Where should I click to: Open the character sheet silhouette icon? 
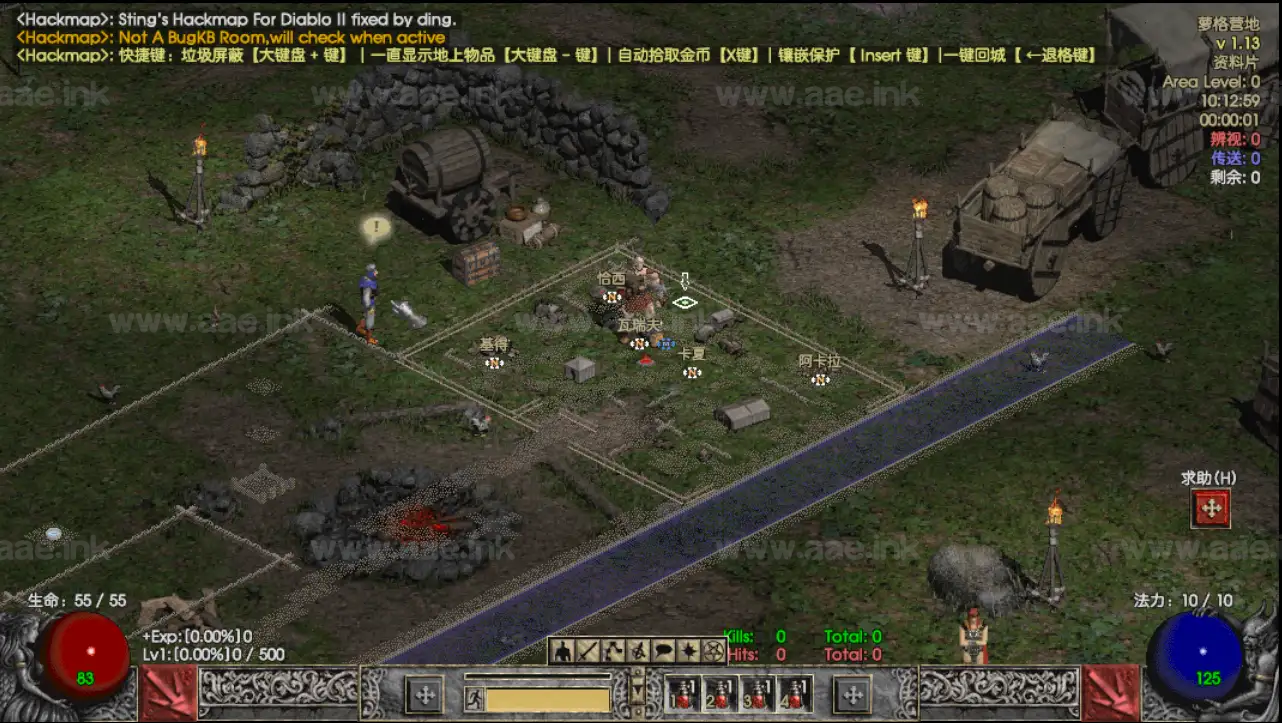[564, 651]
